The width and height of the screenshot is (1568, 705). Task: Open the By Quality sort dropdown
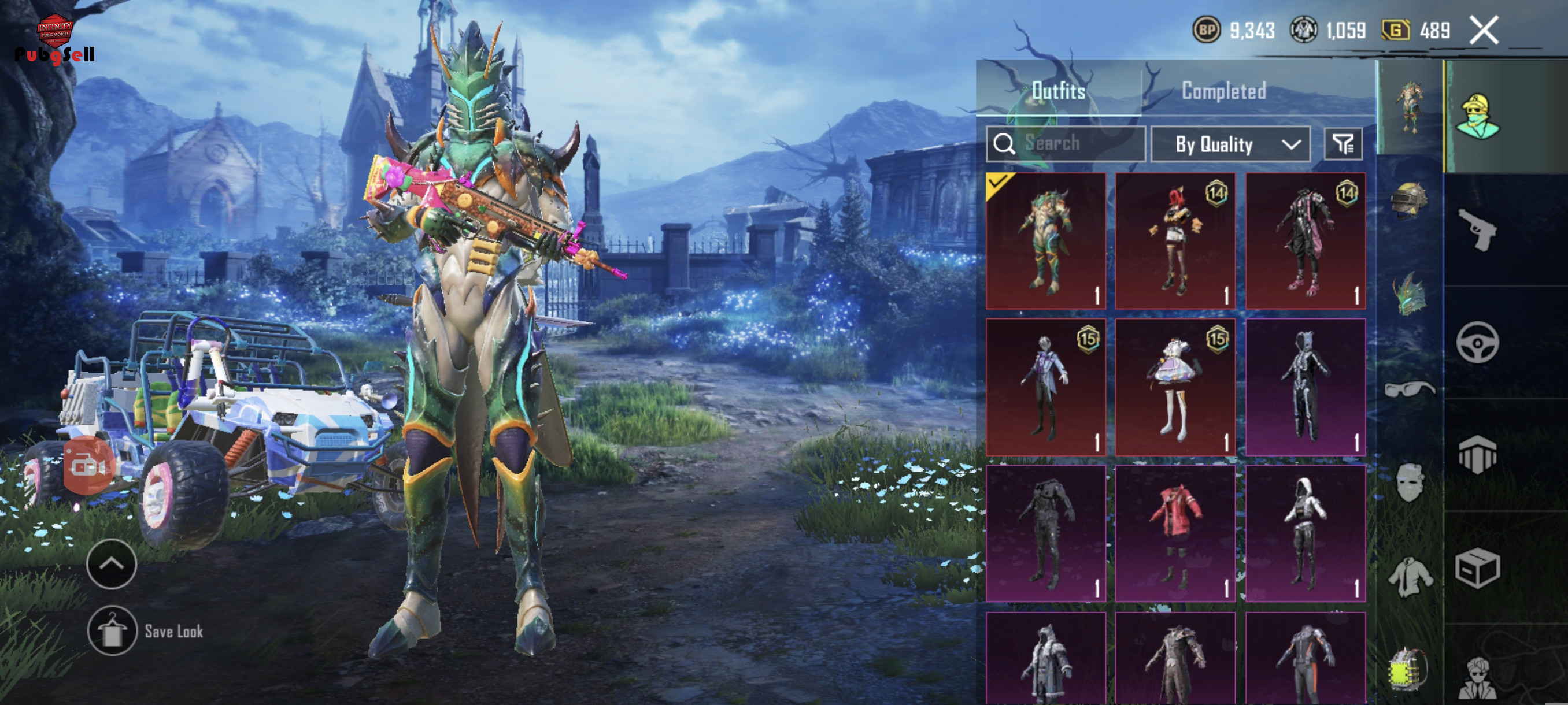click(1230, 144)
